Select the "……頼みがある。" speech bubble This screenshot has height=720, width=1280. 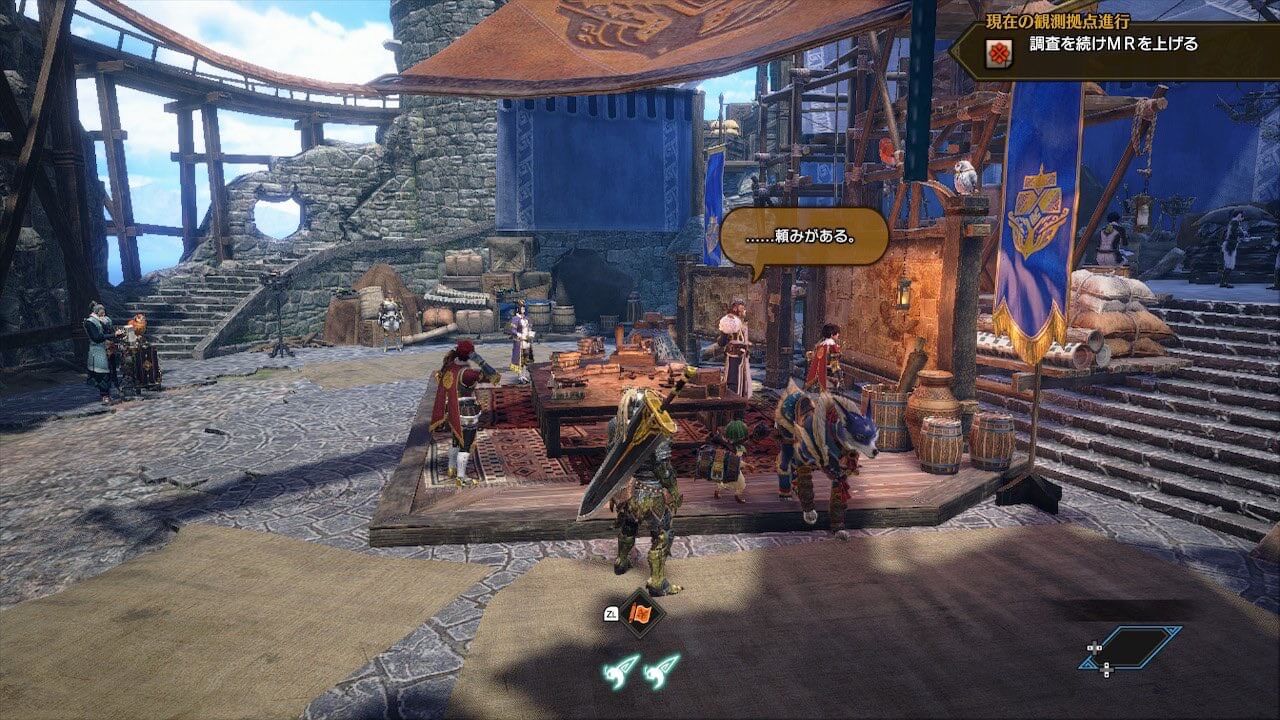(804, 237)
